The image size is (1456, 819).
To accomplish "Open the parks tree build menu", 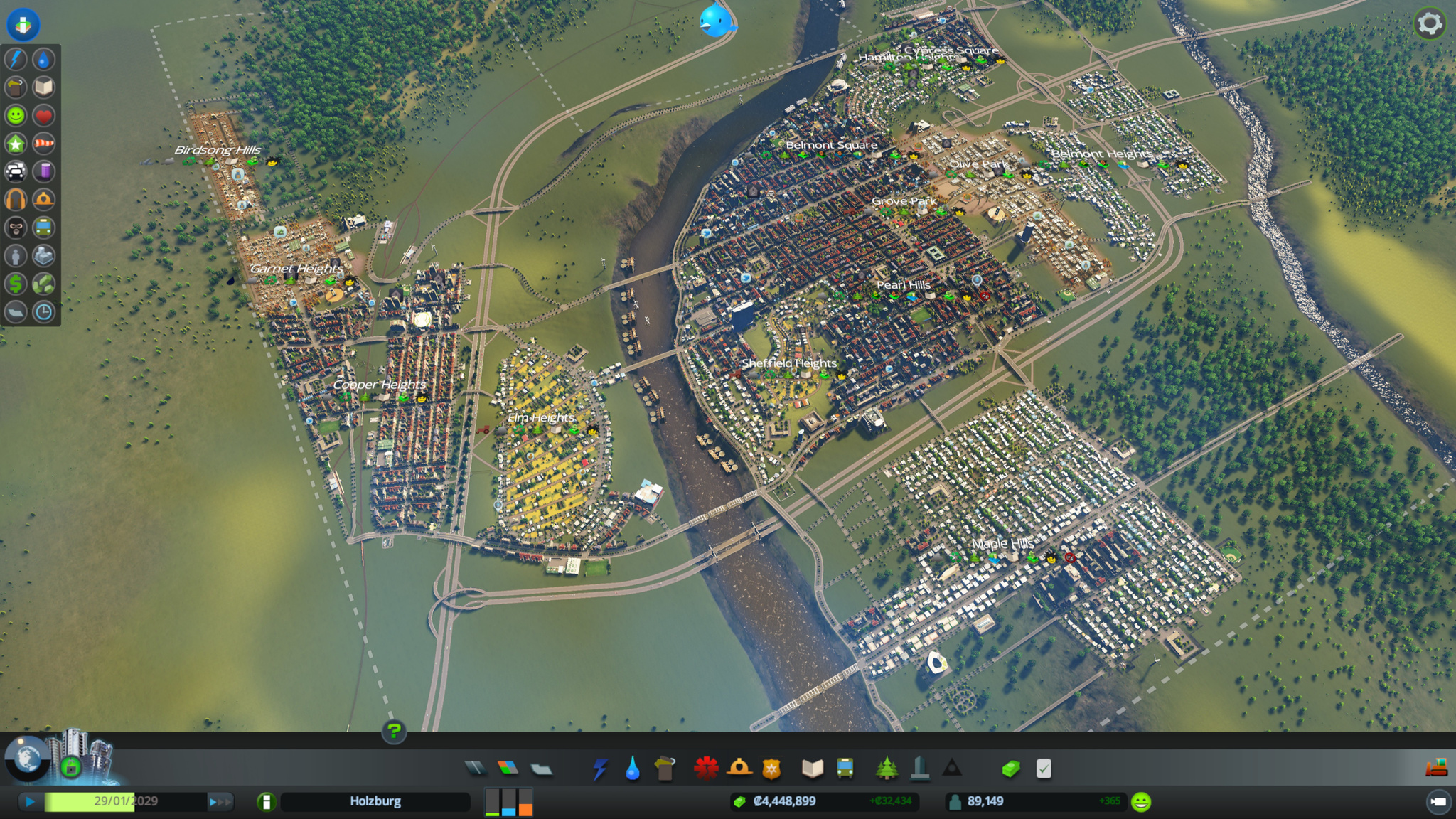I will (x=886, y=768).
